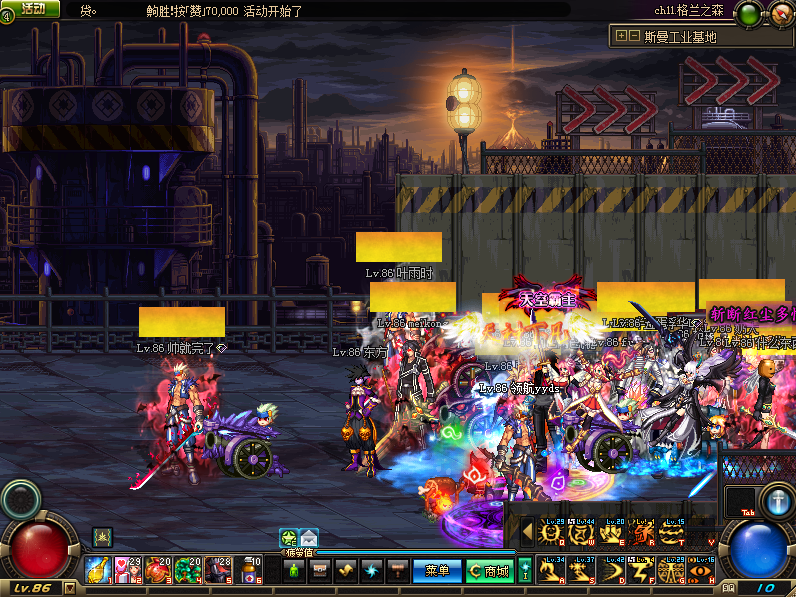Expand the minimap with the plus button
This screenshot has width=796, height=597.
pos(621,36)
